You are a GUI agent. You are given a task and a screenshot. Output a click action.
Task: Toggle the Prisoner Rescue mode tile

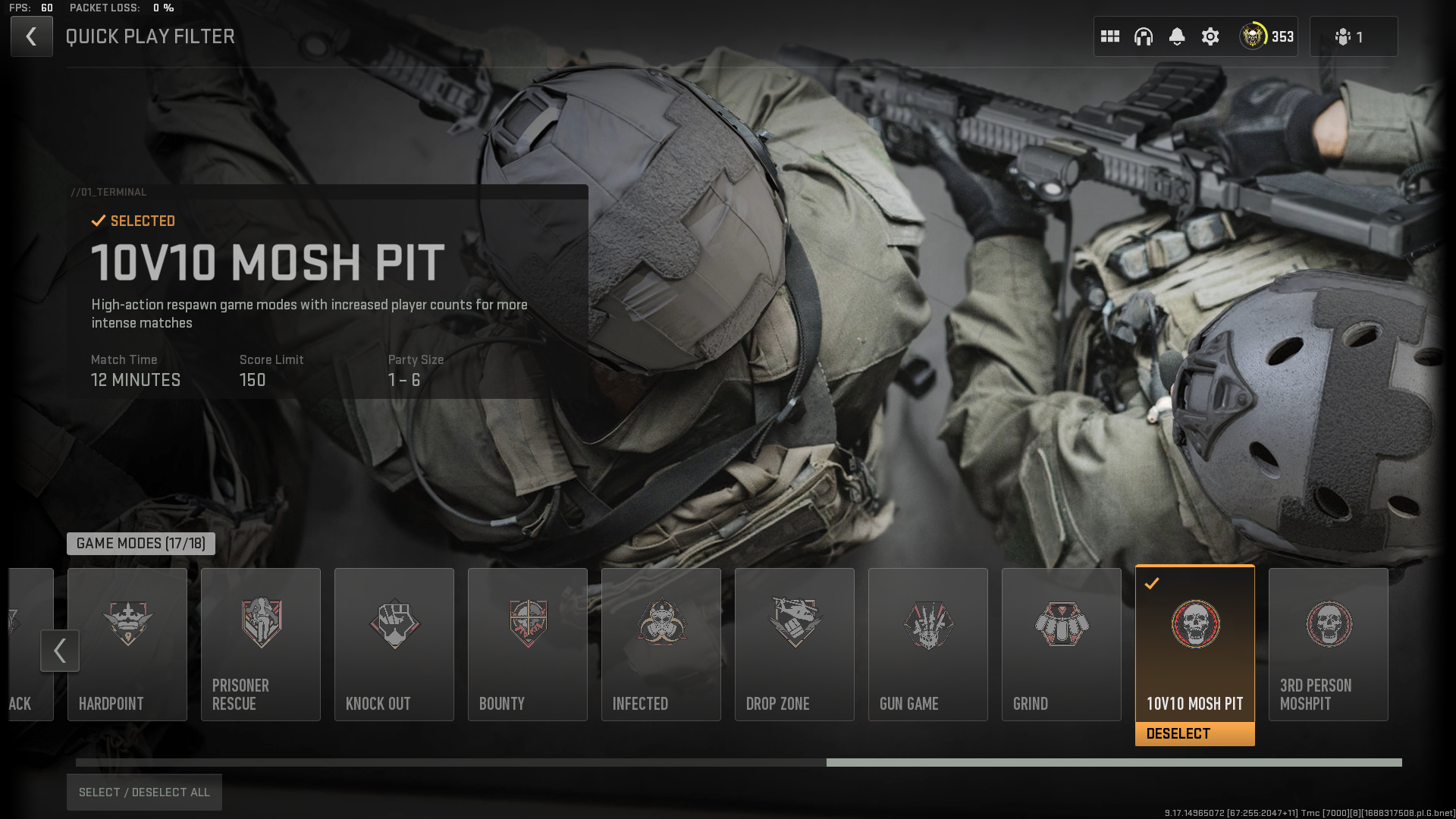(261, 645)
